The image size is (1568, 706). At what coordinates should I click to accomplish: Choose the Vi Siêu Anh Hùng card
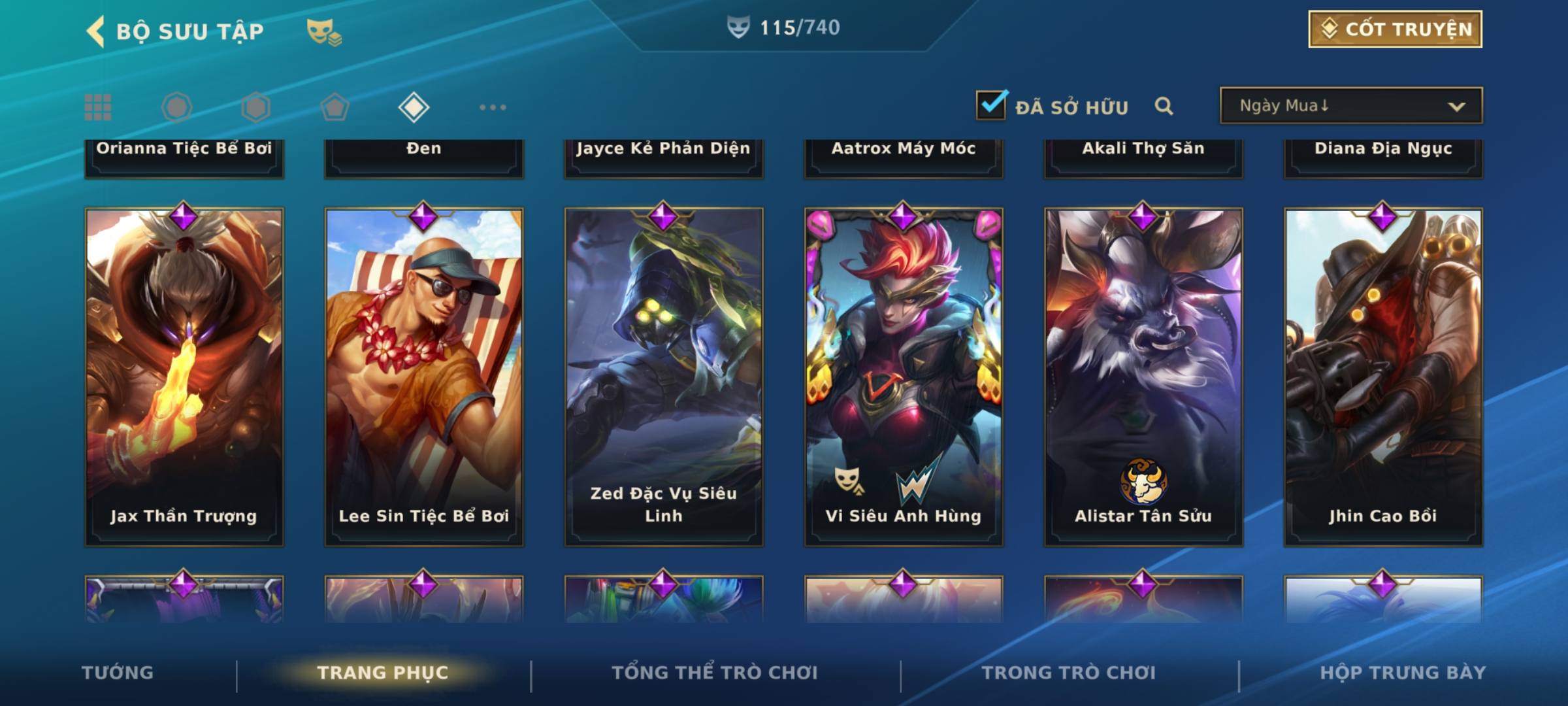coord(904,377)
